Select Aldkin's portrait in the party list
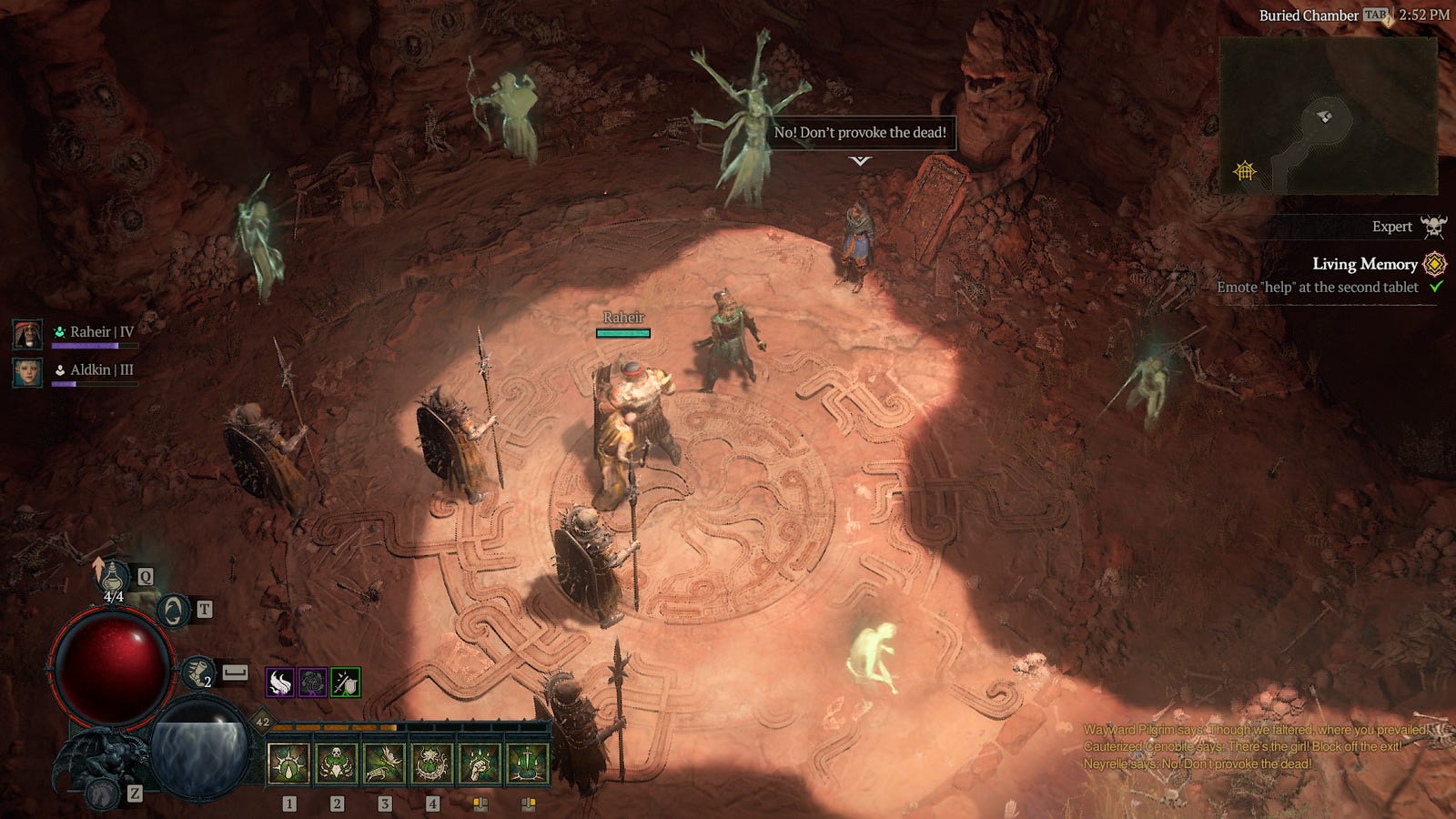This screenshot has width=1456, height=819. [27, 371]
